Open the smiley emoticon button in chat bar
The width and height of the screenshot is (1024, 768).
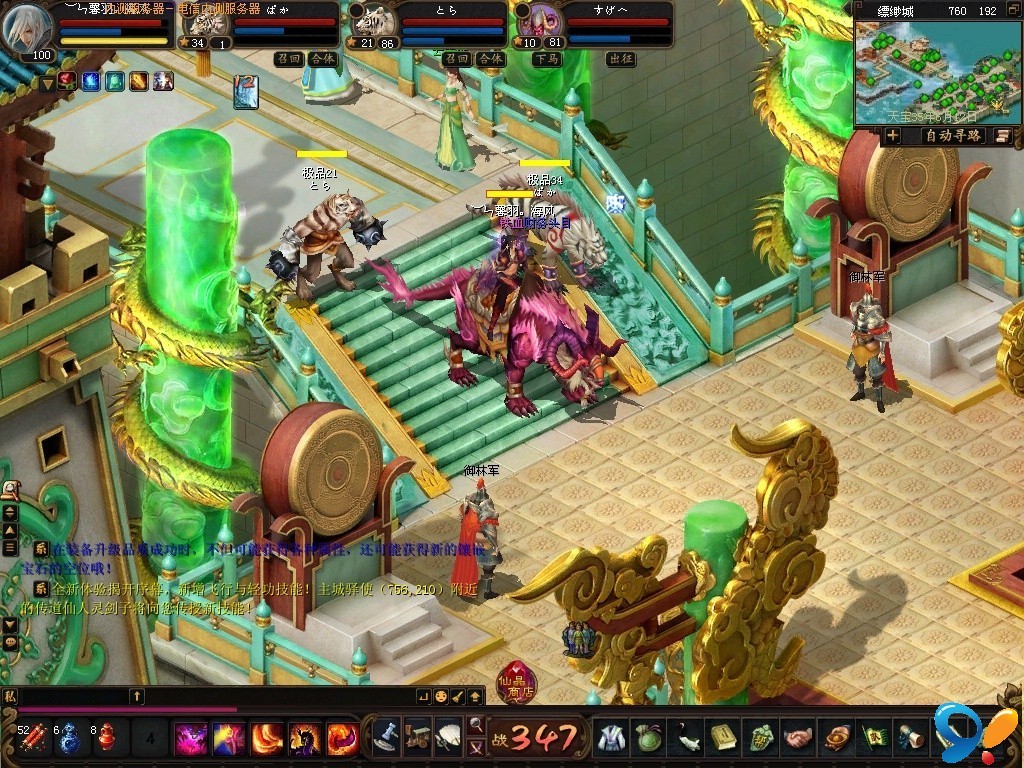(441, 696)
